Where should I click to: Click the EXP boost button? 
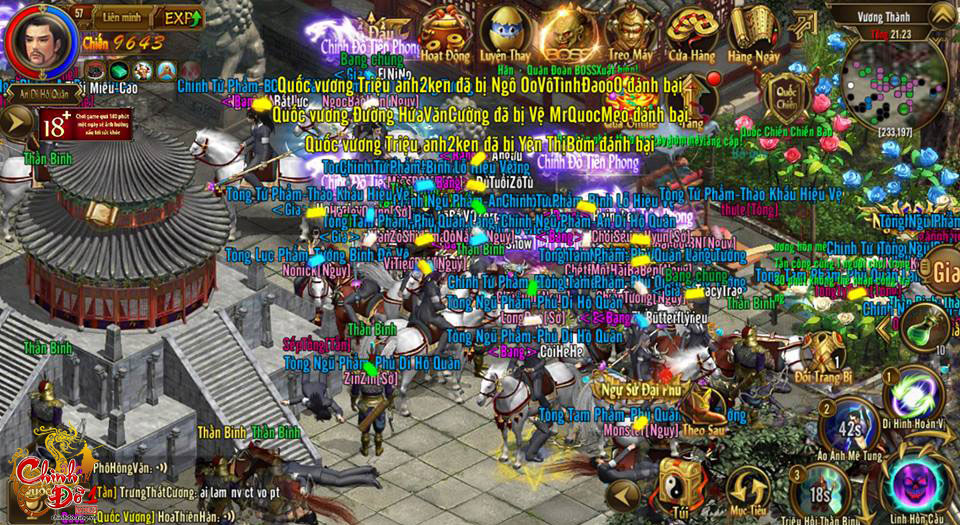(179, 18)
